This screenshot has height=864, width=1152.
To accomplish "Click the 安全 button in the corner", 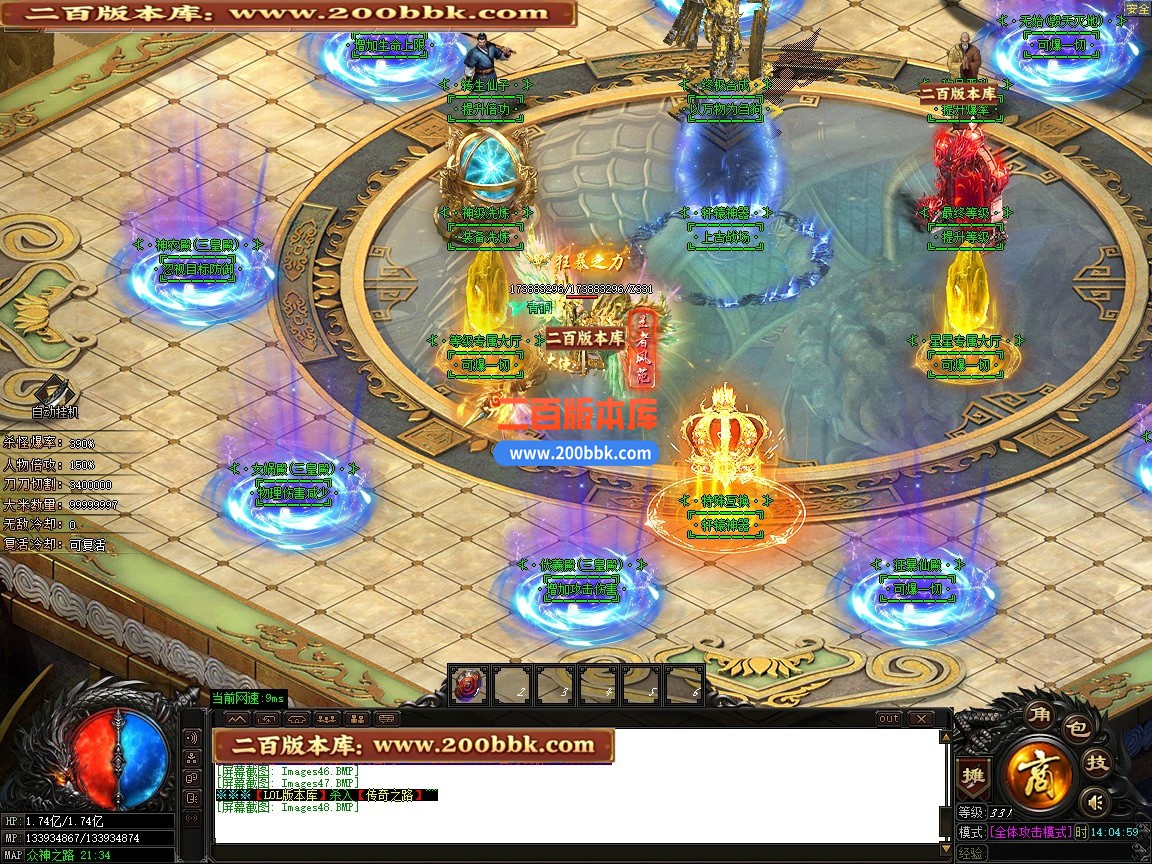I will [1137, 8].
